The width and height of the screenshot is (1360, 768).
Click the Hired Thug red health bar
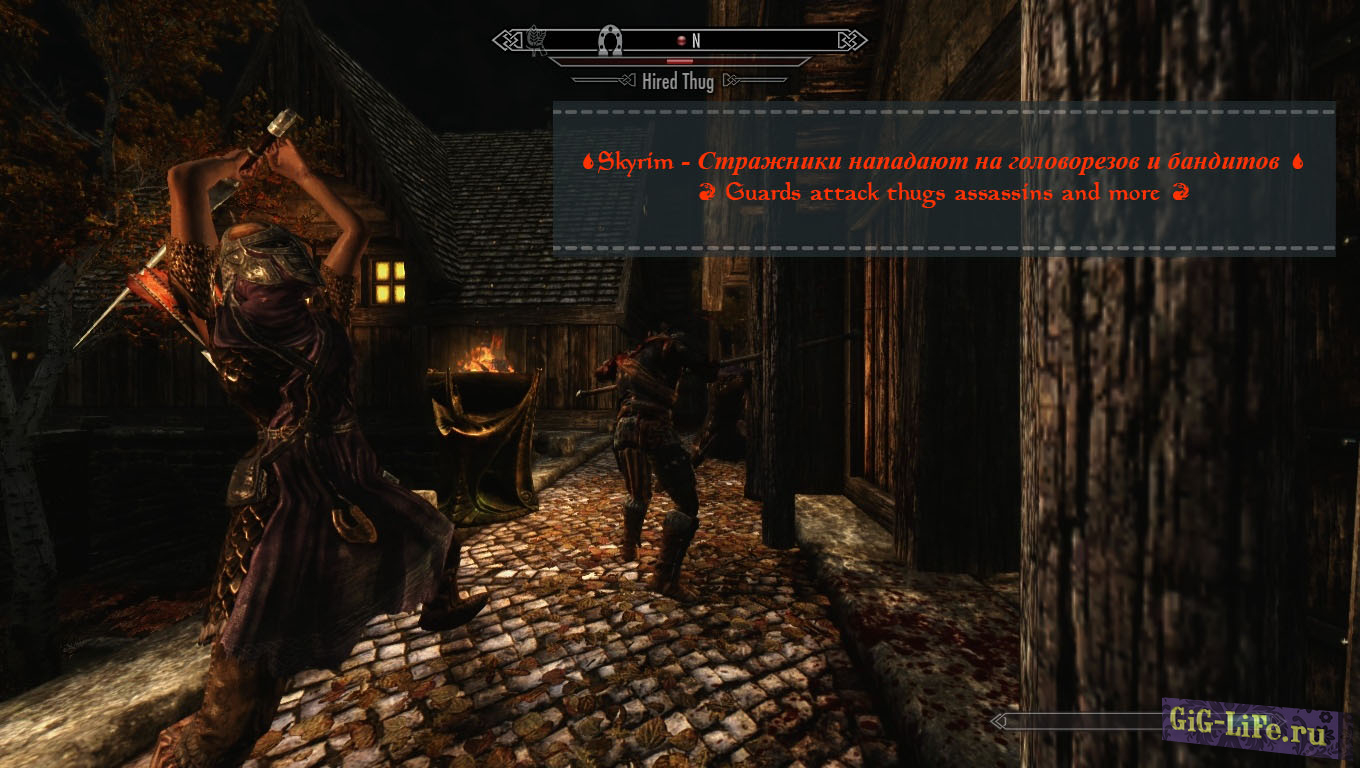[680, 60]
